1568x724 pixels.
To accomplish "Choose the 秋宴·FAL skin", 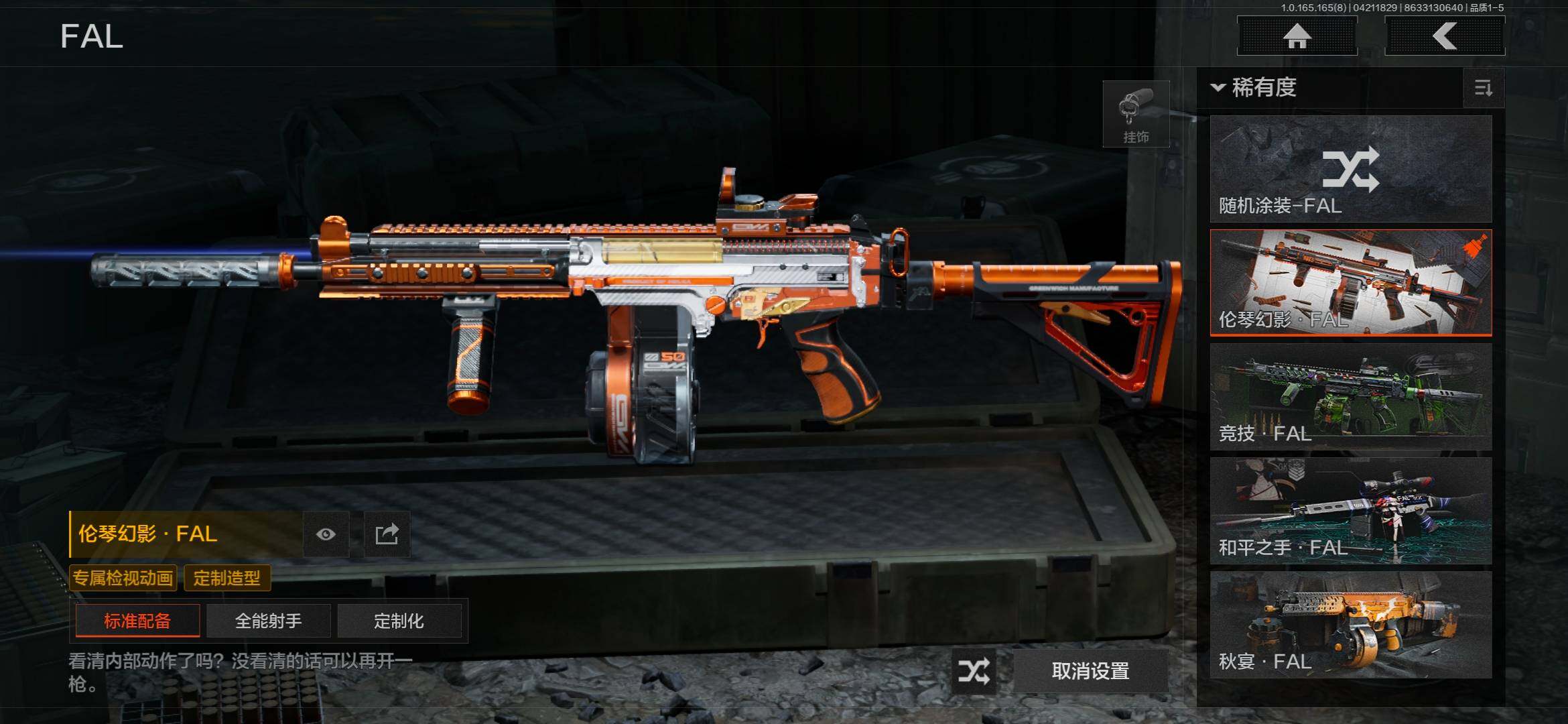I will 1351,624.
